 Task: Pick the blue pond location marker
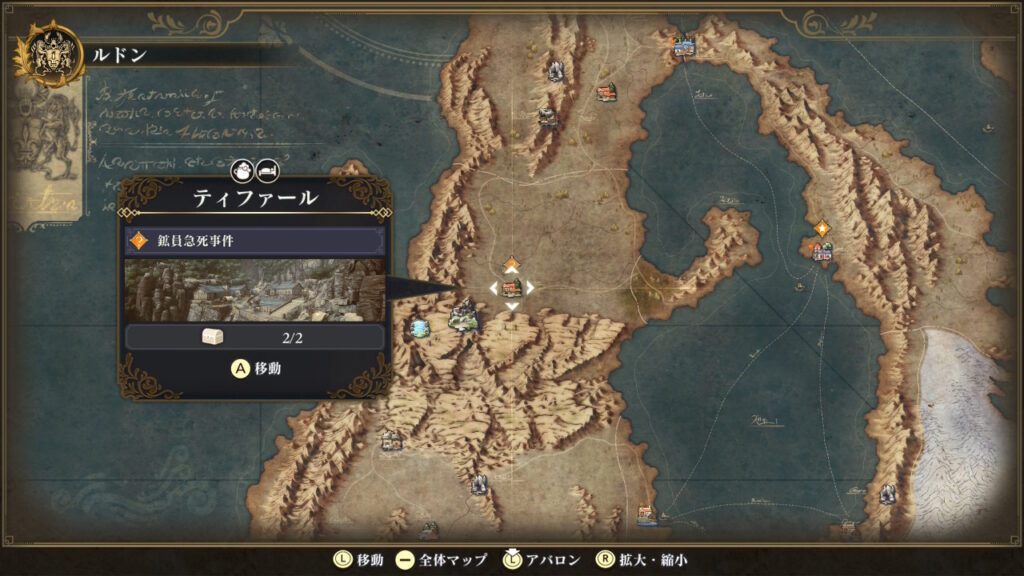pos(420,327)
